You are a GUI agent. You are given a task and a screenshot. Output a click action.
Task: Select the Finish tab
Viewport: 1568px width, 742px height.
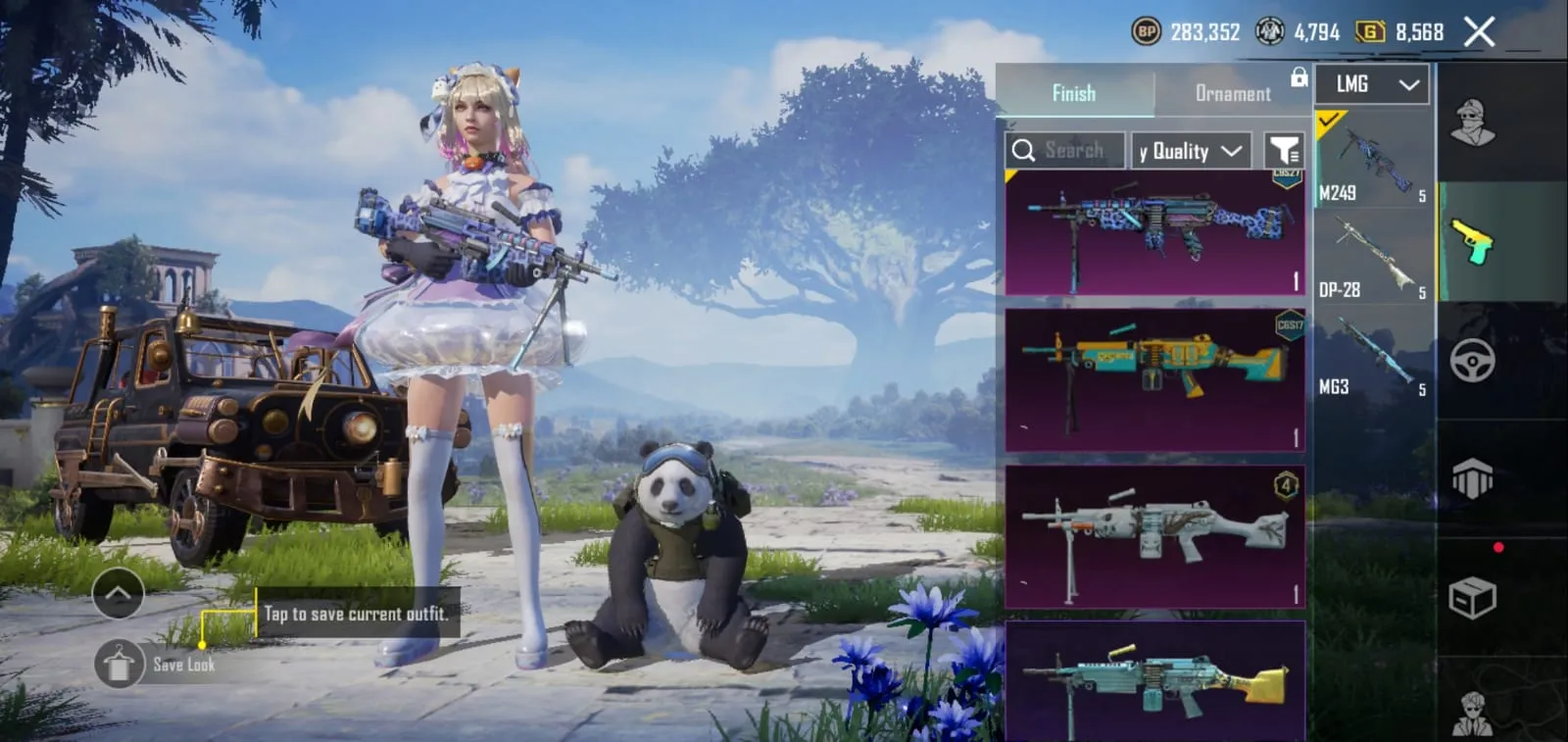(x=1074, y=93)
